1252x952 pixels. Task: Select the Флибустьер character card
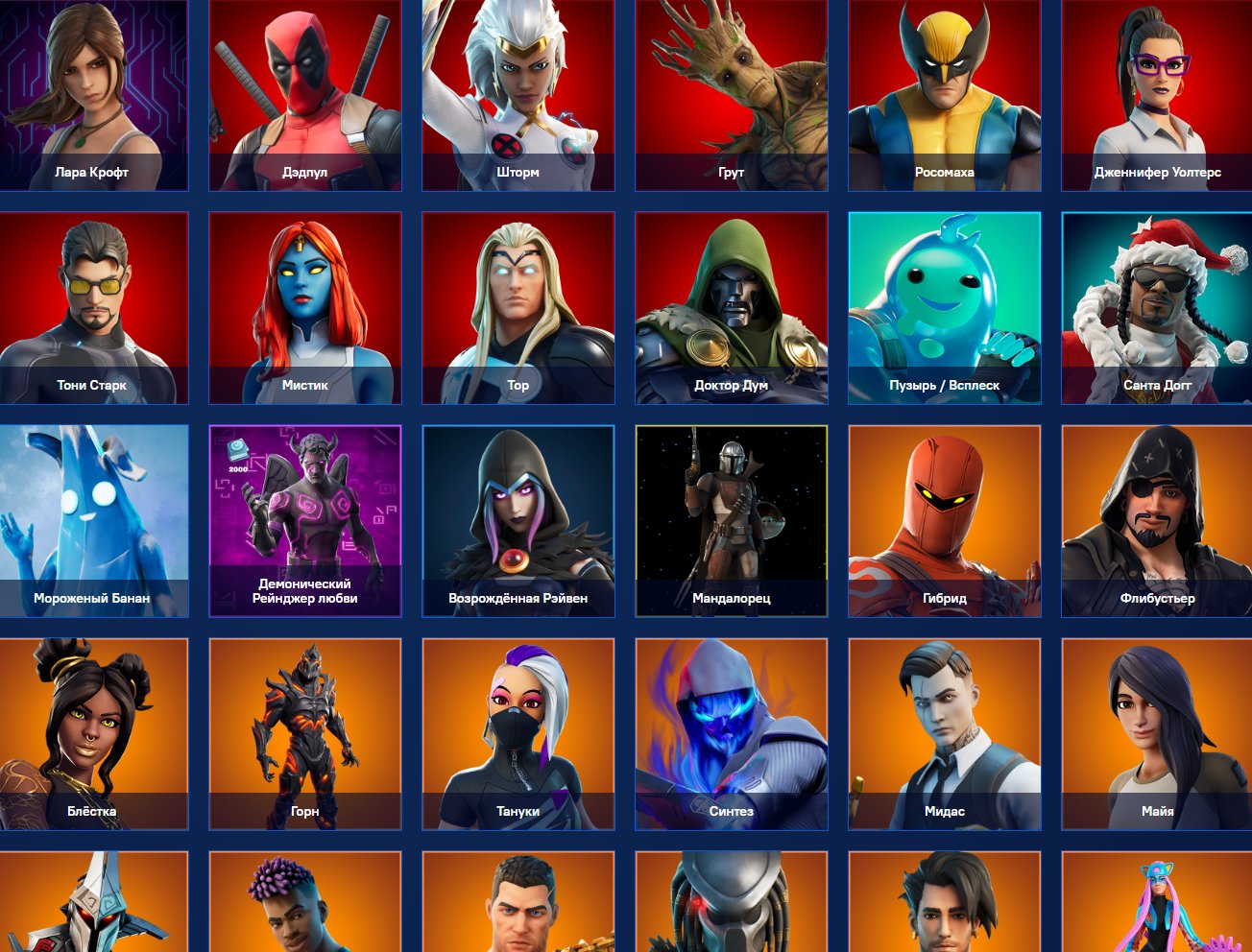point(1156,520)
